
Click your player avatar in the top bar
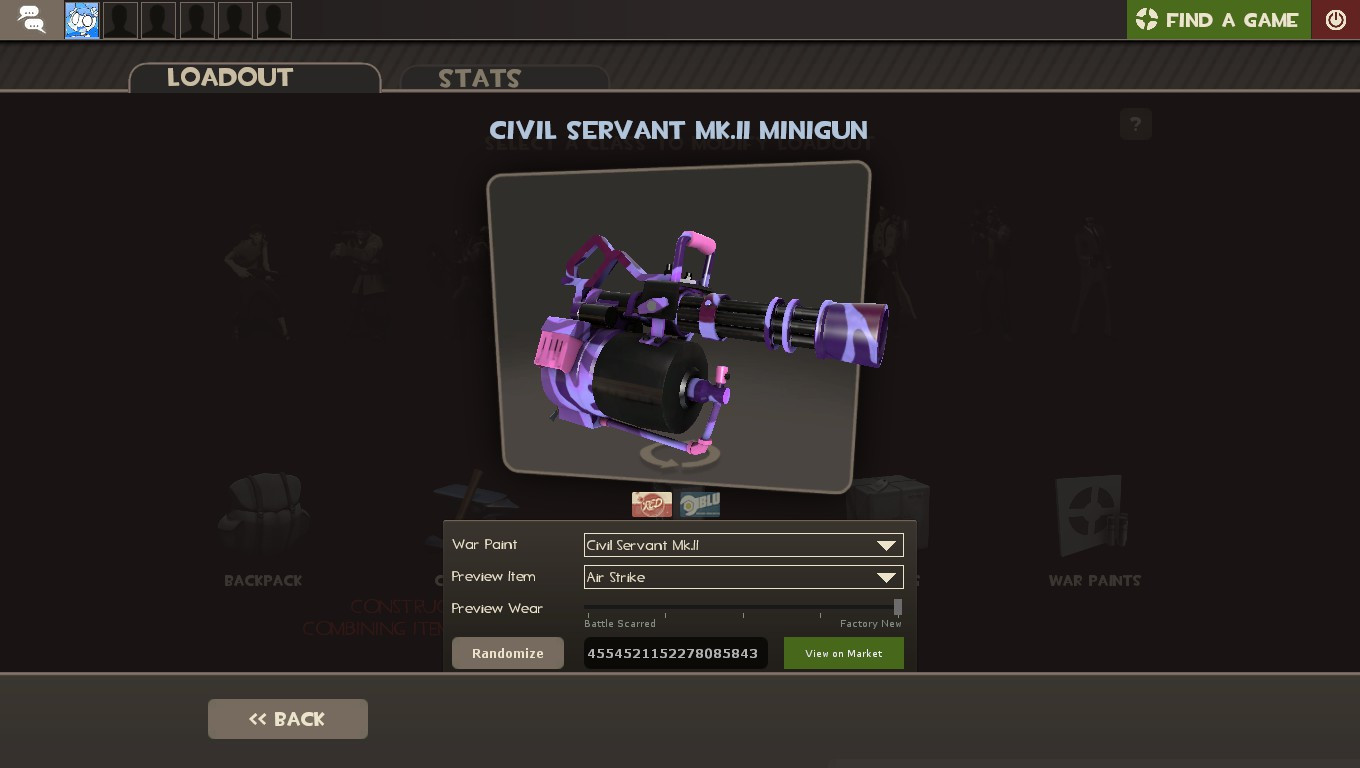click(81, 19)
